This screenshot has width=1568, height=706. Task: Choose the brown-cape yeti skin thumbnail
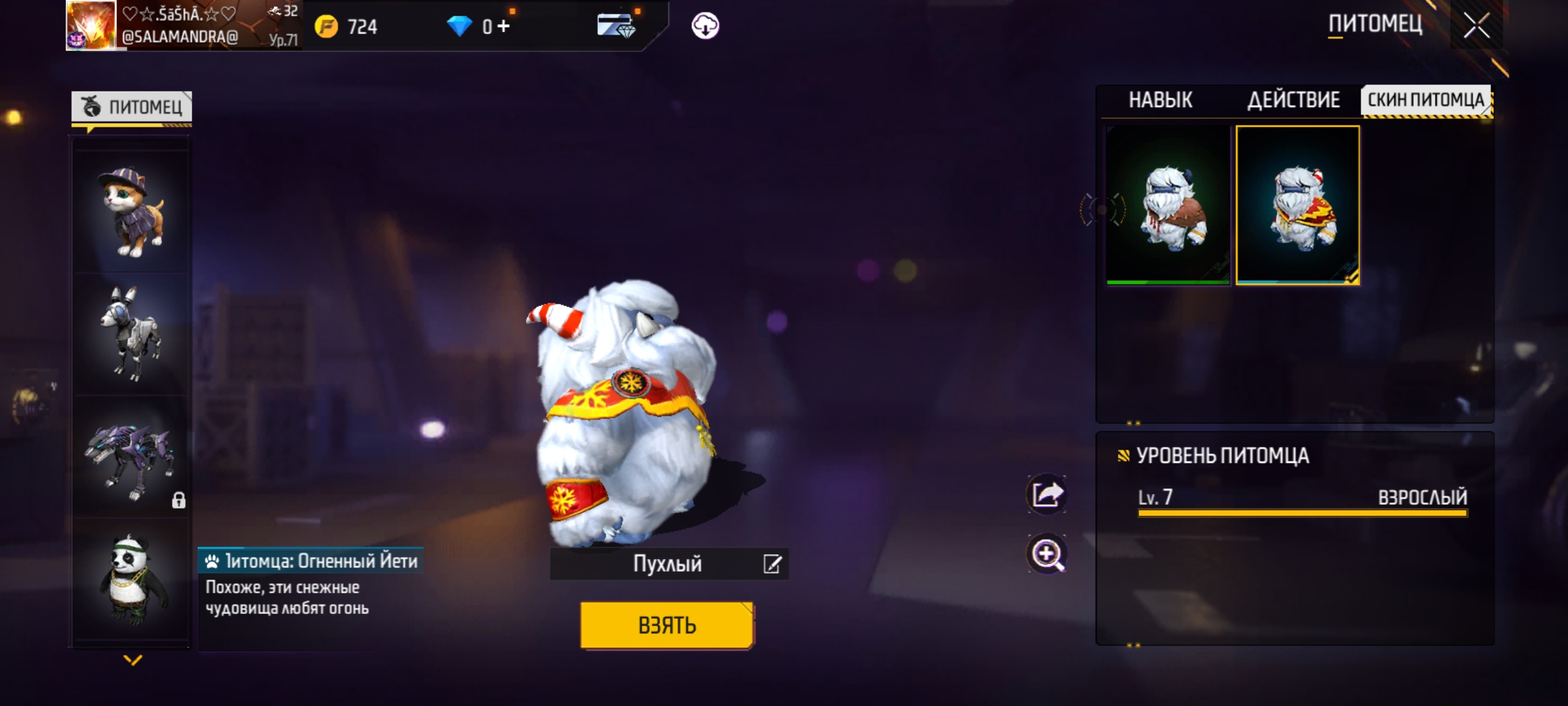1168,205
